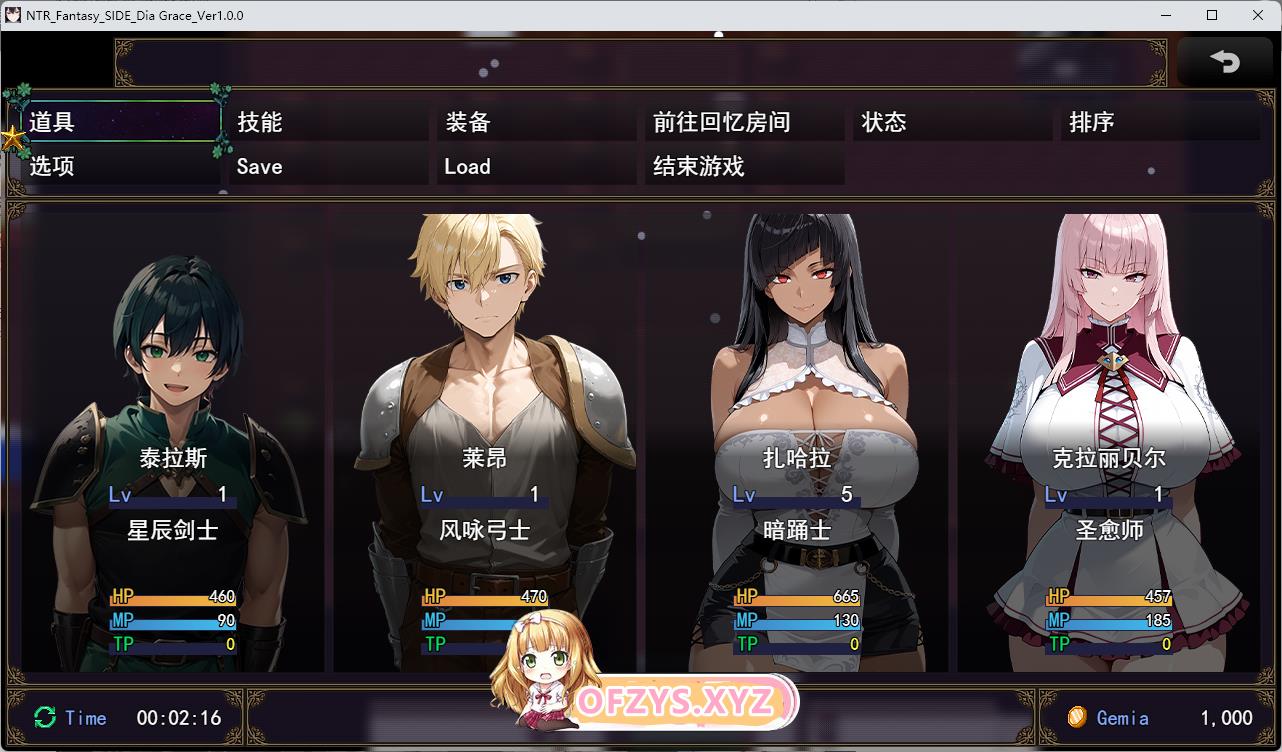This screenshot has width=1282, height=752.
Task: Minimize the game window
Action: (1167, 15)
